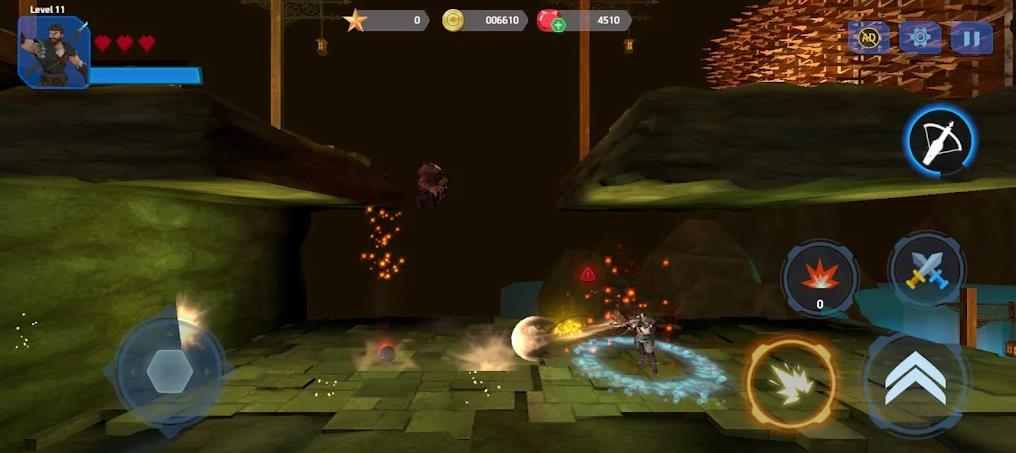Switch to the crossbow weapon
The height and width of the screenshot is (453, 1016).
(940, 142)
